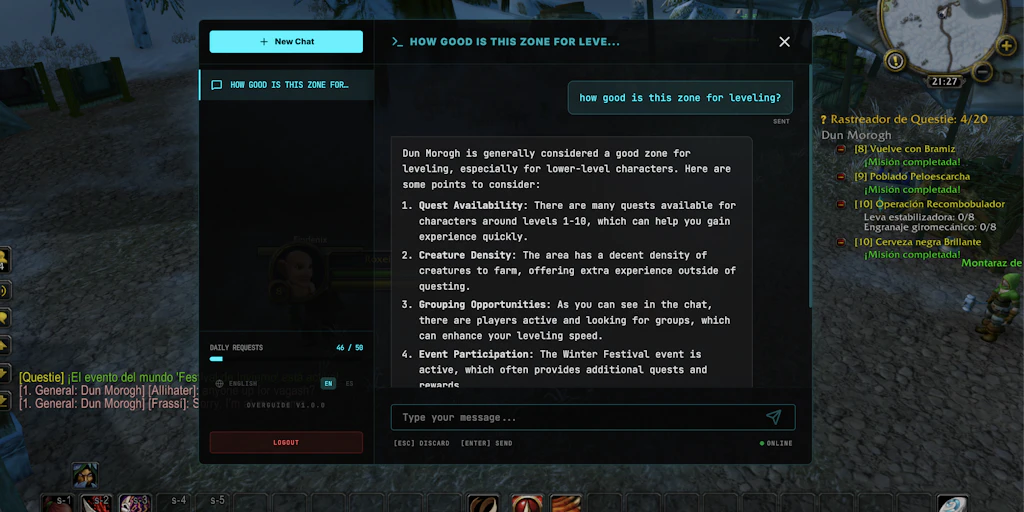Start a New Chat conversation
1024x512 pixels.
tap(286, 42)
